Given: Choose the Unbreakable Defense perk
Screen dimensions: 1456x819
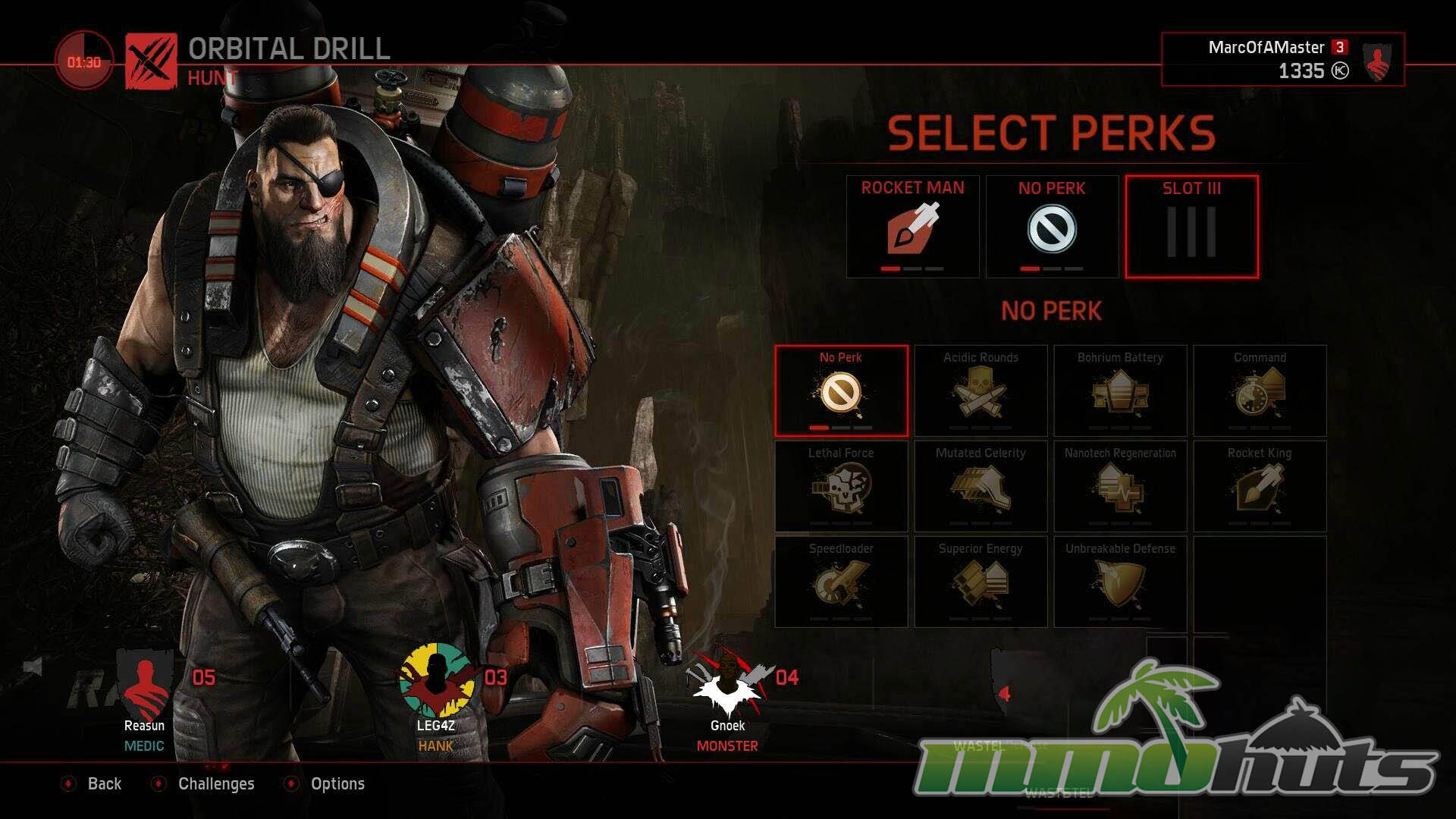Looking at the screenshot, I should pyautogui.click(x=1120, y=582).
